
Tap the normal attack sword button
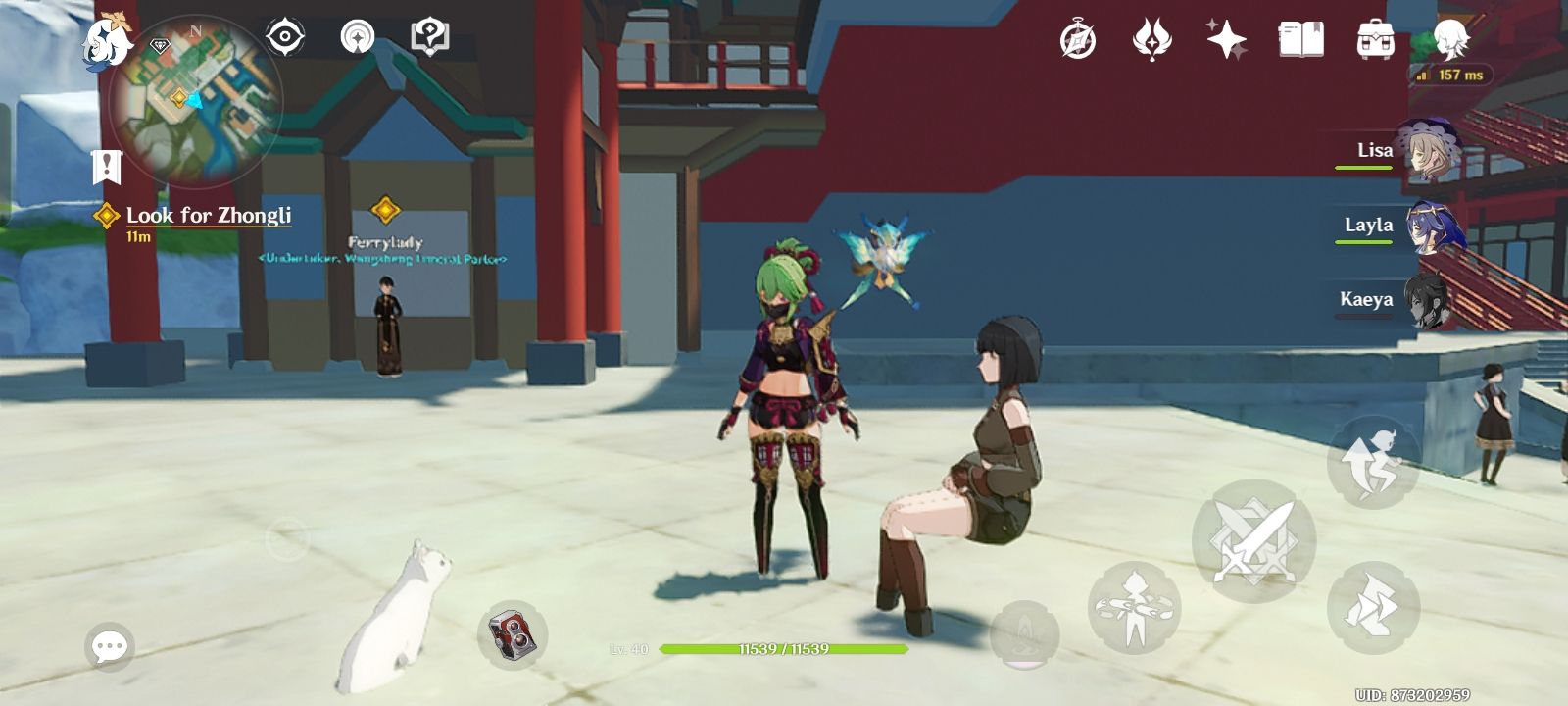(x=1254, y=537)
